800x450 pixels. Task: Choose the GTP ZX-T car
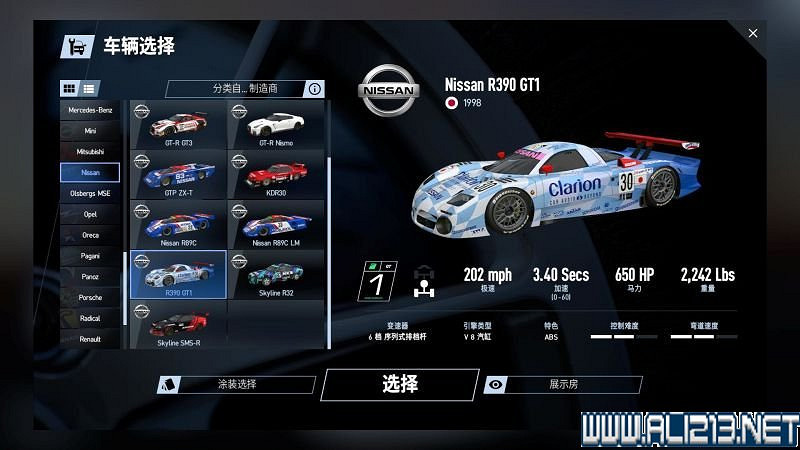click(x=179, y=175)
